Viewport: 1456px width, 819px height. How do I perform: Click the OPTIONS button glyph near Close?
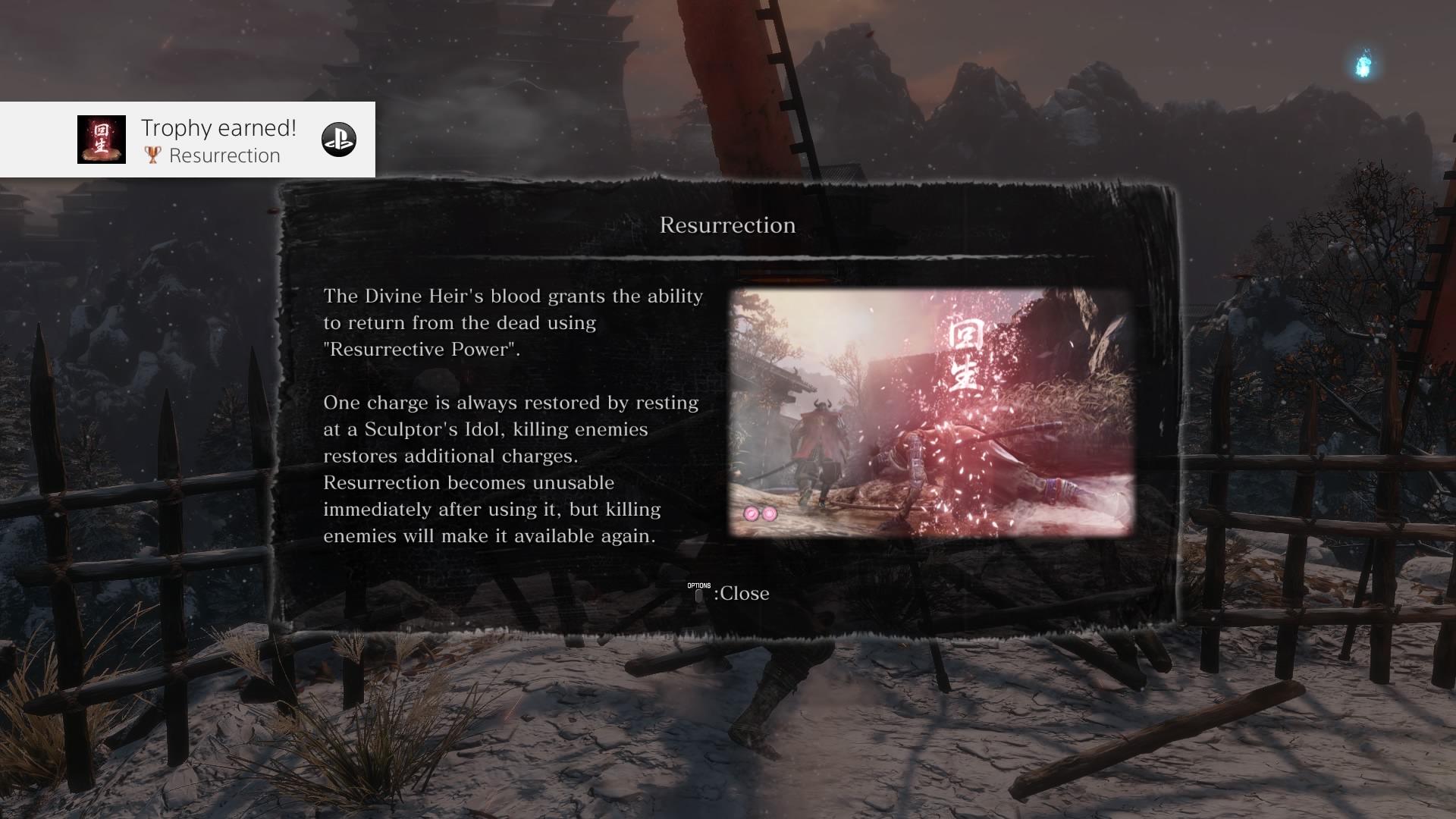click(698, 594)
